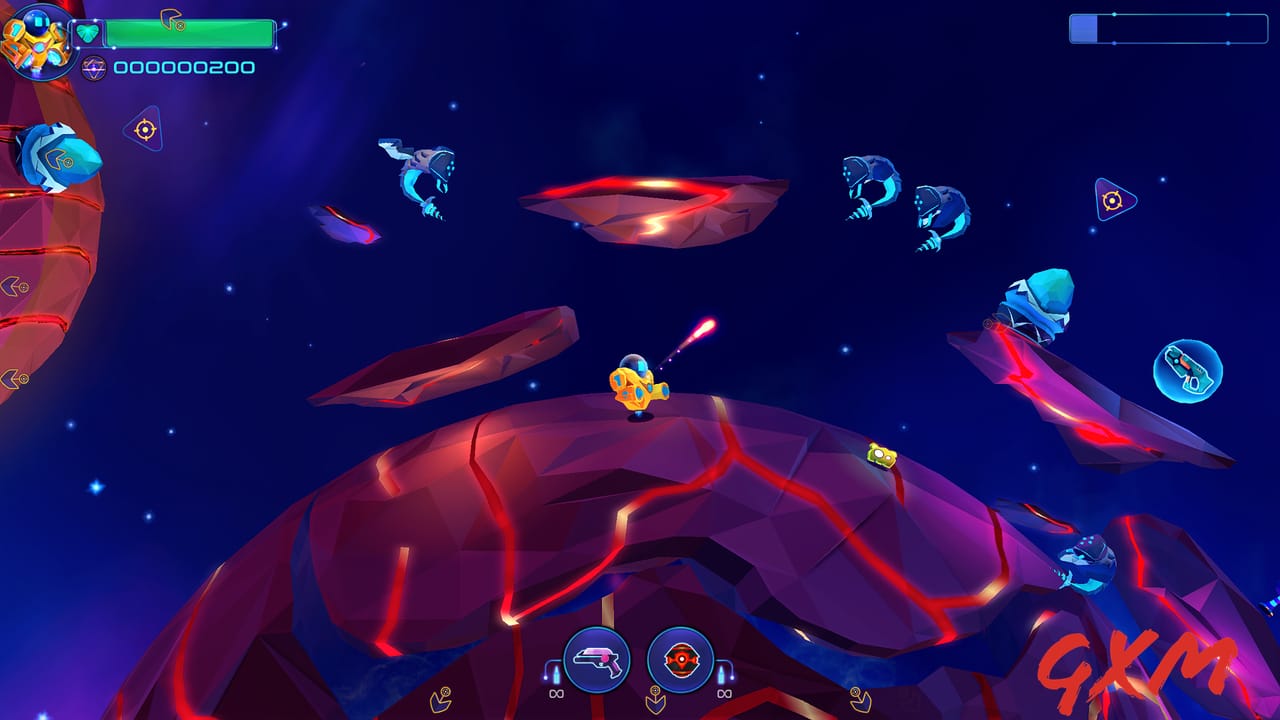Click the downward arrow marker at bottom center
The height and width of the screenshot is (720, 1280).
pyautogui.click(x=655, y=705)
